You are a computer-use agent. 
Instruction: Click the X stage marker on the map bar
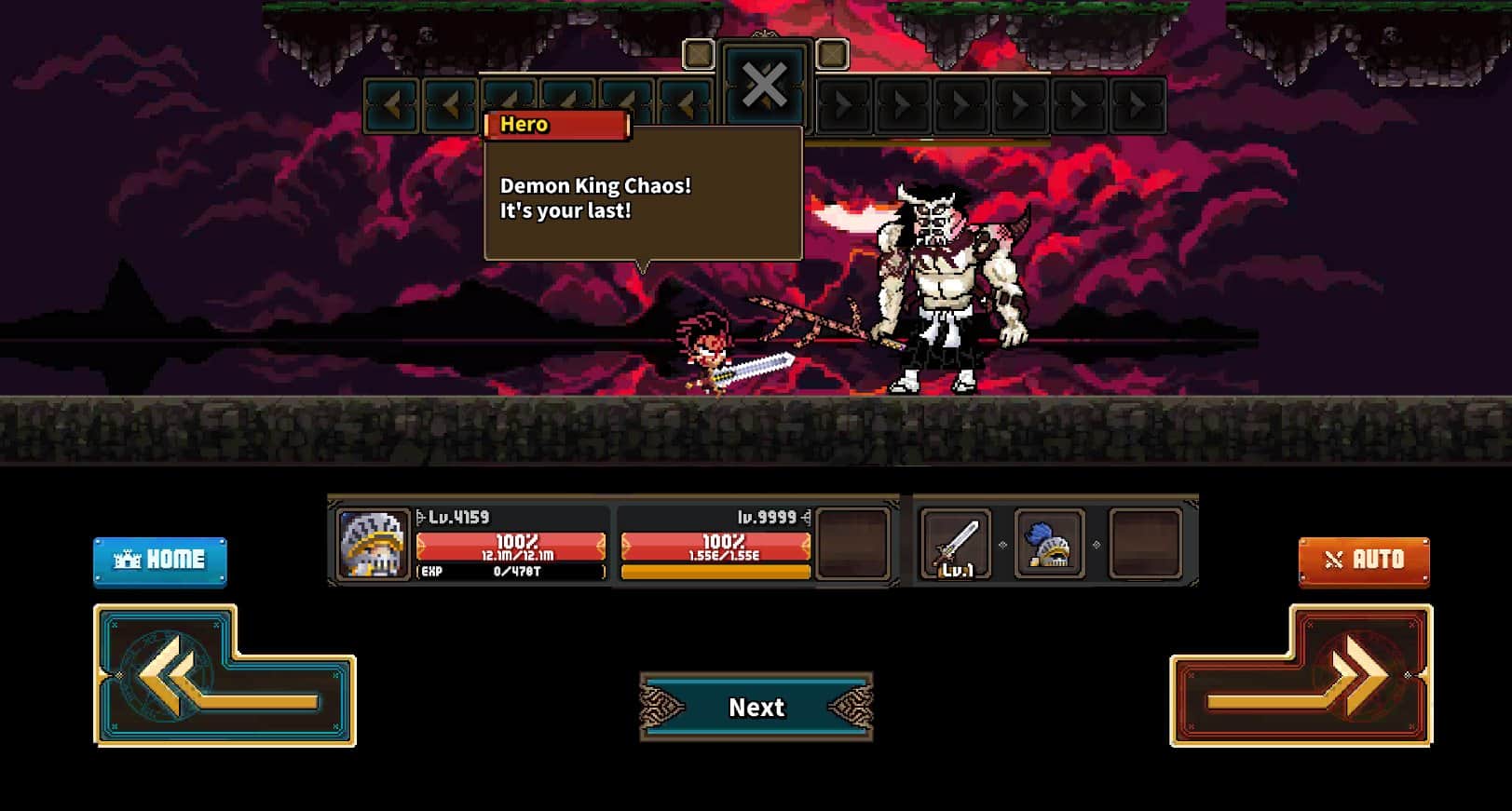(764, 87)
